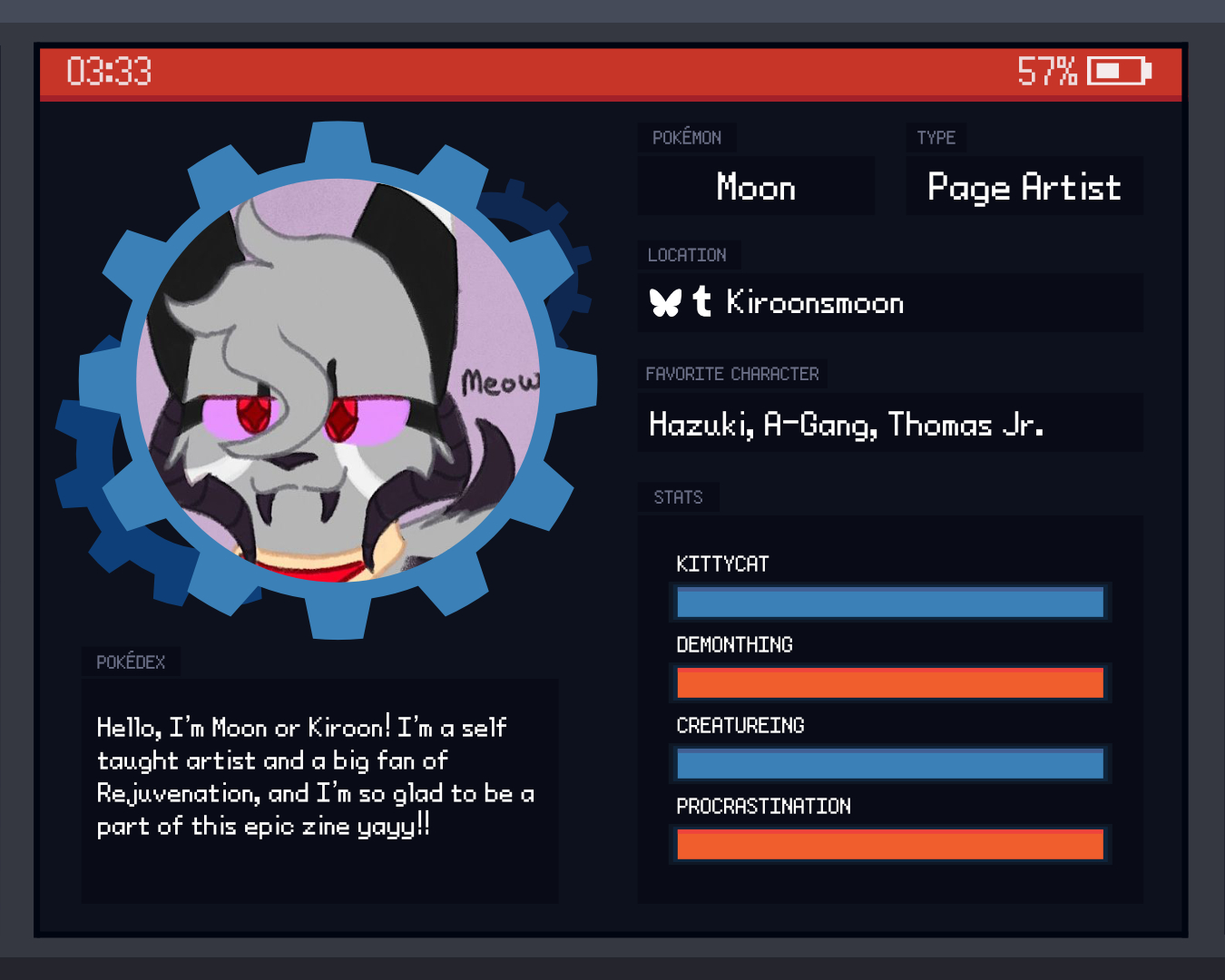This screenshot has width=1225, height=980.
Task: Open the Tumblr "t" icon link
Action: point(701,301)
